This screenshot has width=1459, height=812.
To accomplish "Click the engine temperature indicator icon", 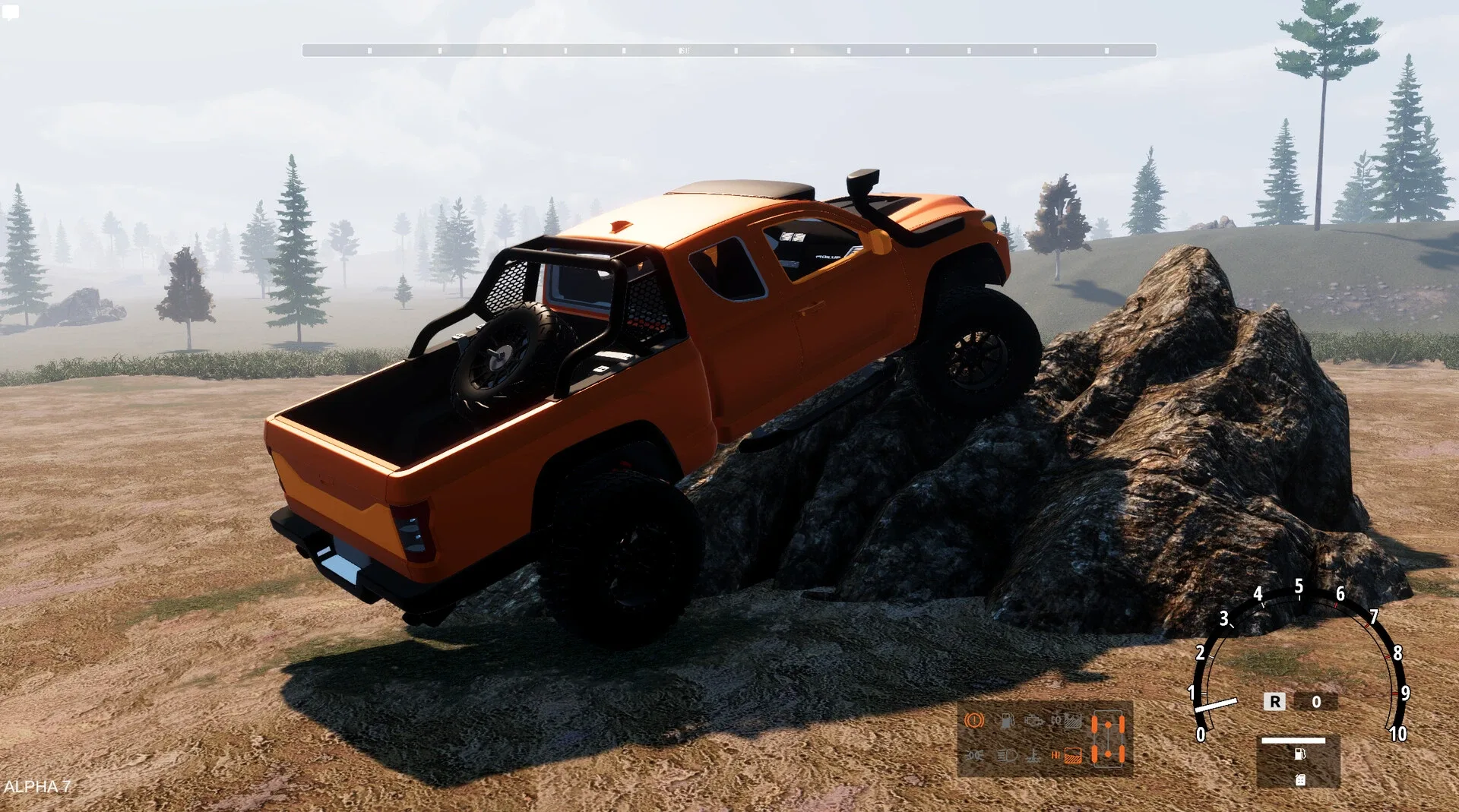I will [1033, 756].
